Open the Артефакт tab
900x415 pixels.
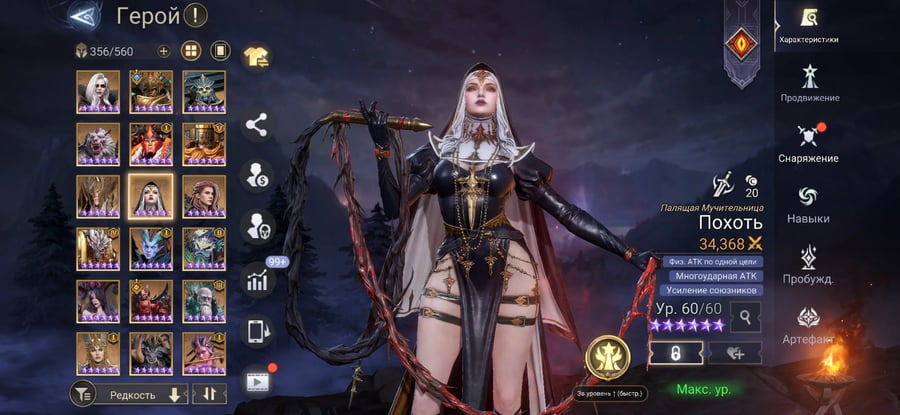(808, 323)
